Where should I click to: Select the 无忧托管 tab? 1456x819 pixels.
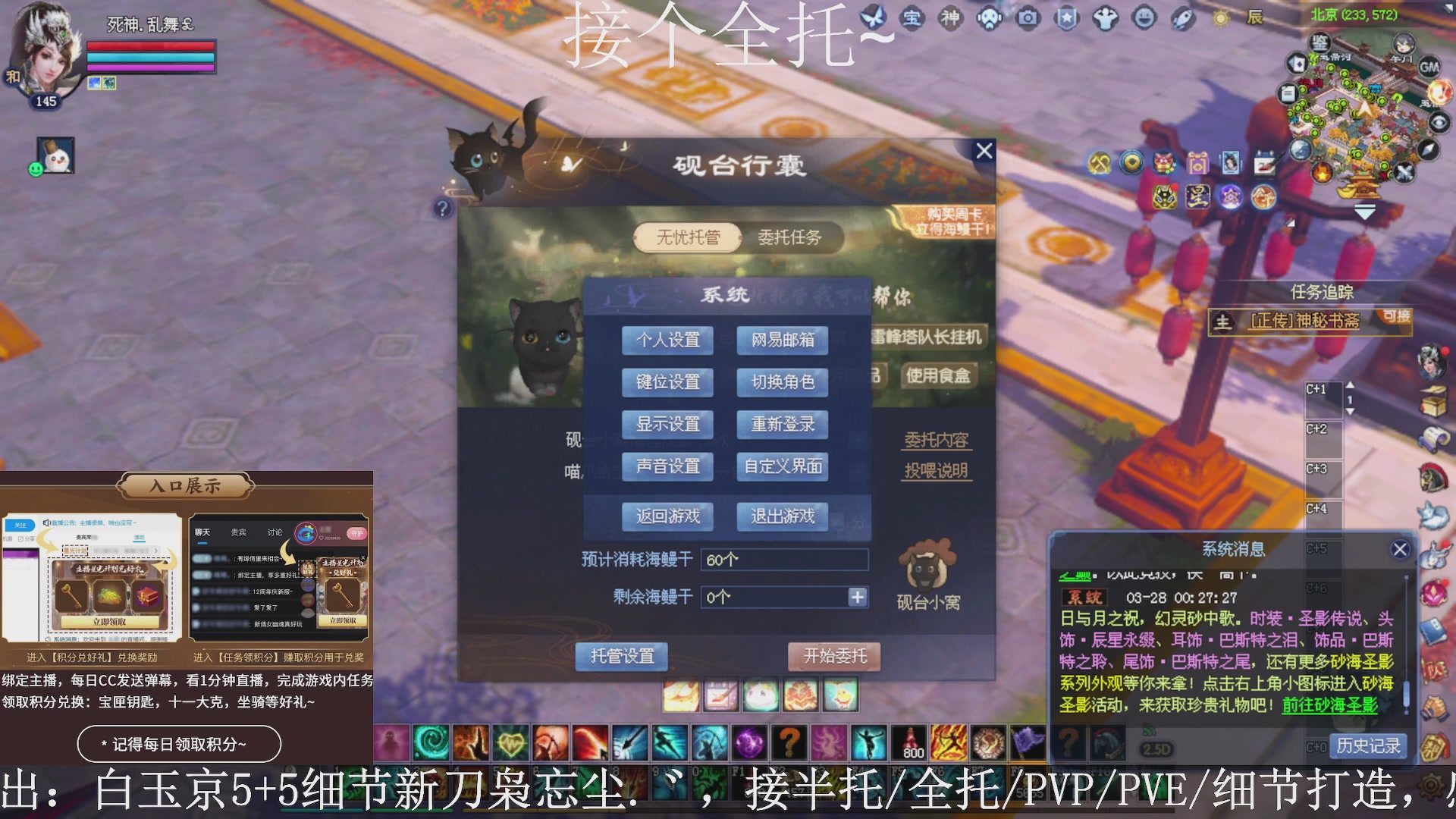point(687,237)
